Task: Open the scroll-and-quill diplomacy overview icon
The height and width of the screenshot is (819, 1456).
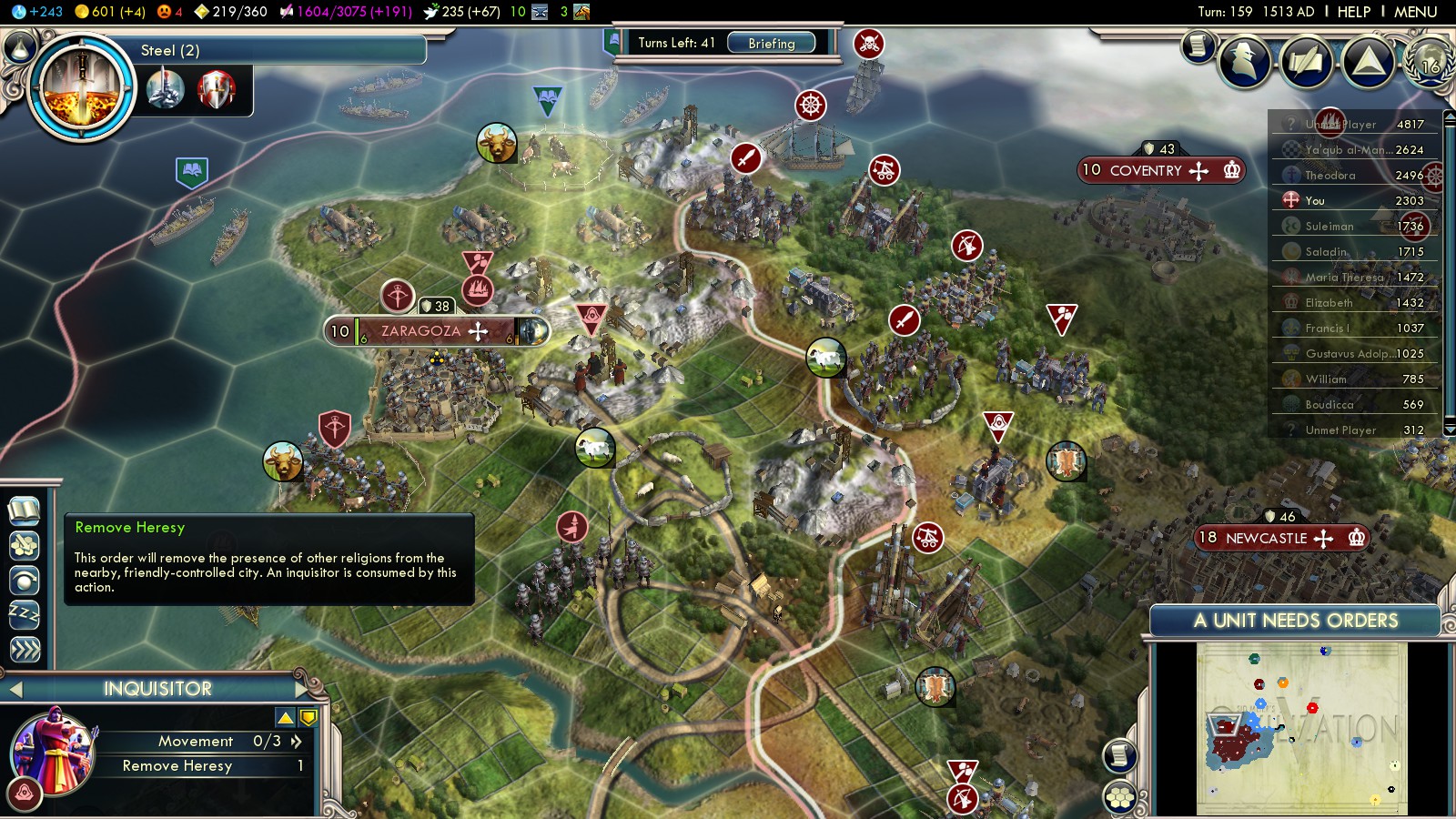Action: (1305, 62)
